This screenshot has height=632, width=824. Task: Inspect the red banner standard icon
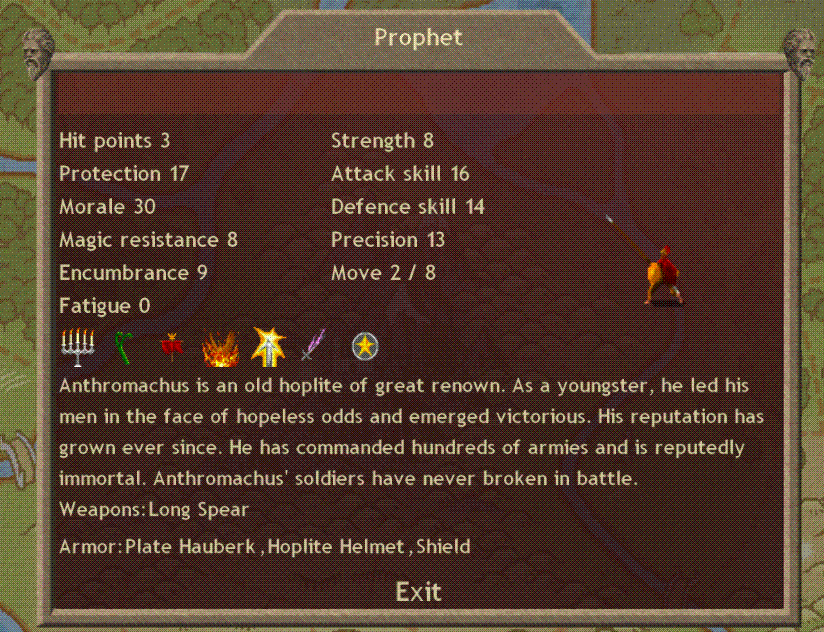coord(171,347)
